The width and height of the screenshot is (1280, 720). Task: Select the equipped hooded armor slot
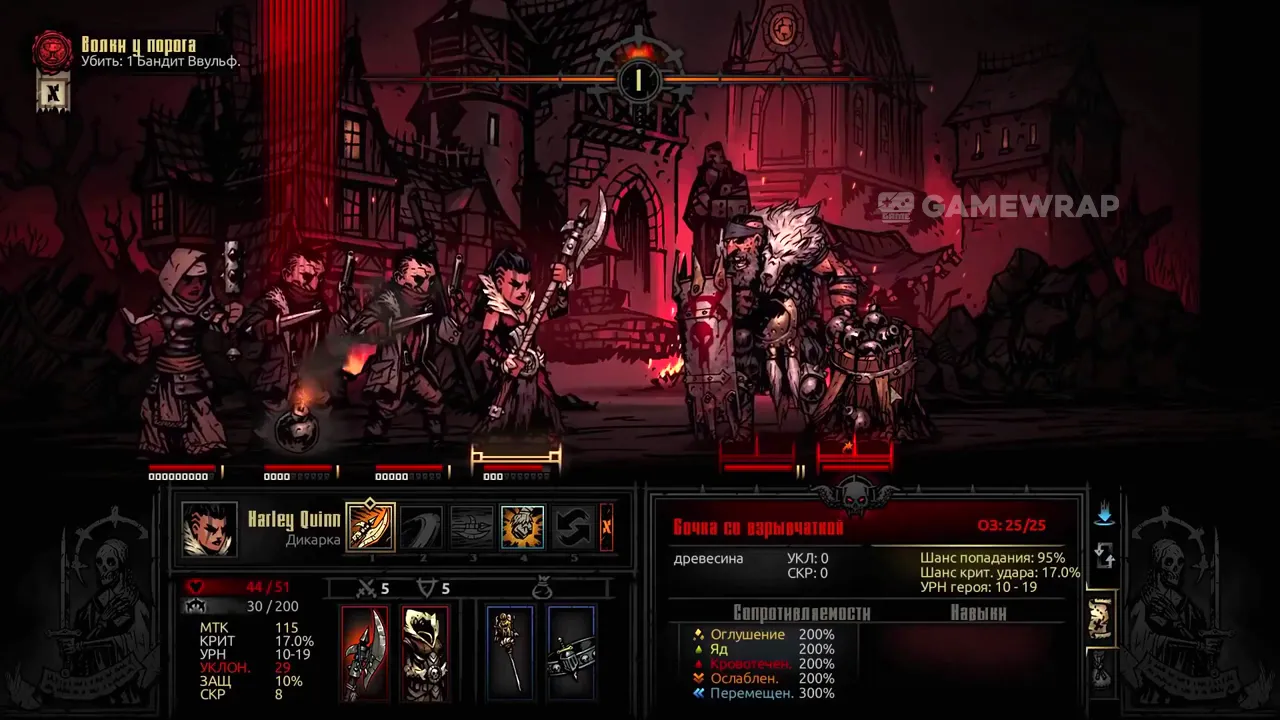pos(425,652)
